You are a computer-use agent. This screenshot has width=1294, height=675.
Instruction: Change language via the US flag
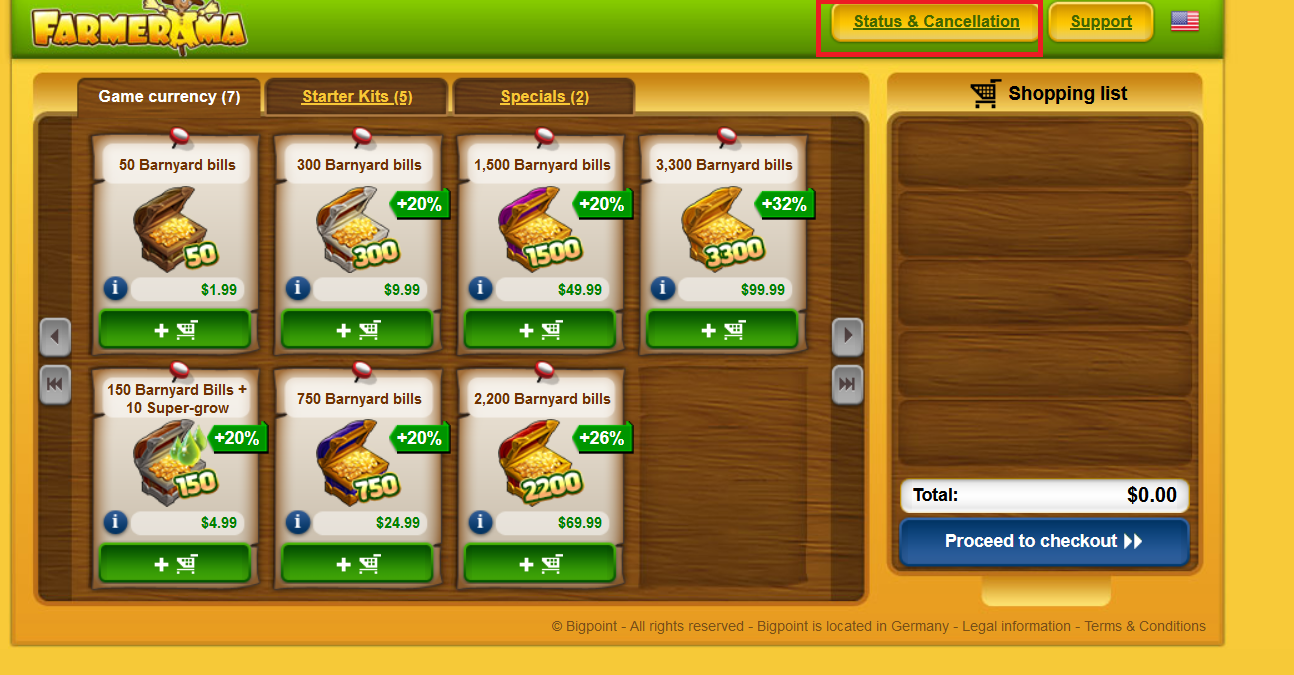[1185, 21]
